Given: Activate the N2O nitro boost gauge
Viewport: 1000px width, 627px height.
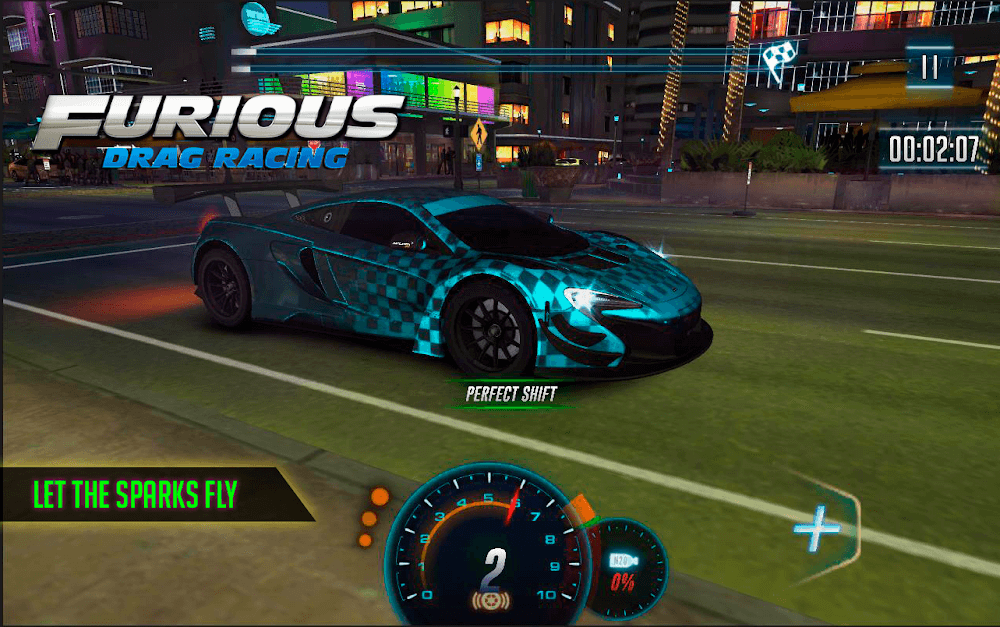Looking at the screenshot, I should [623, 569].
